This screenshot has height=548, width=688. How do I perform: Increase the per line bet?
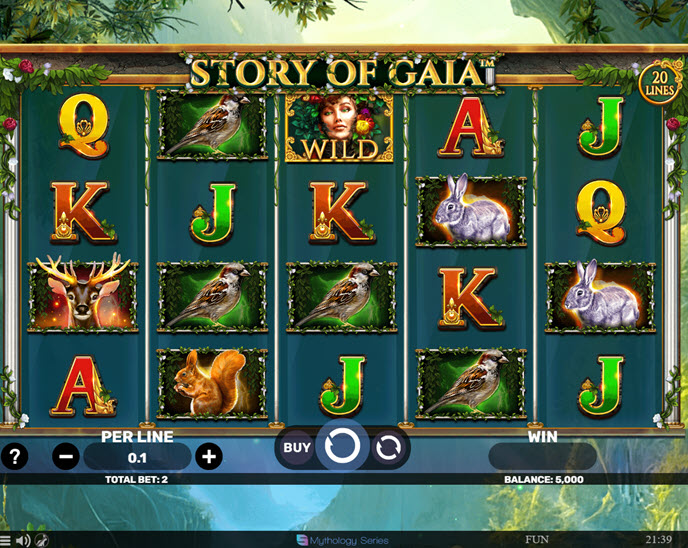[x=208, y=457]
